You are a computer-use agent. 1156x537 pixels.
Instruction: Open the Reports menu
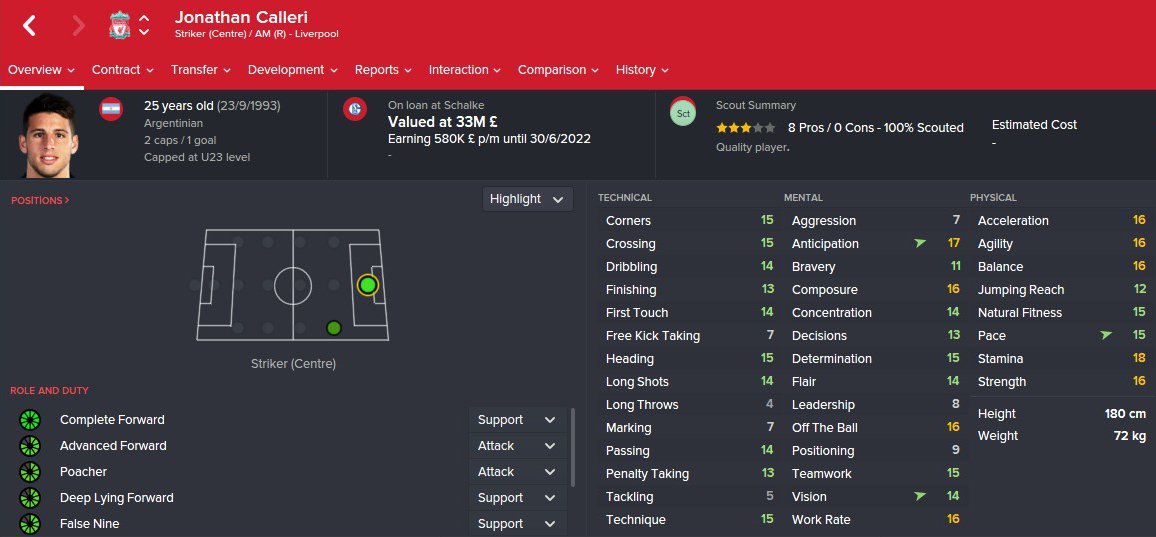click(383, 70)
